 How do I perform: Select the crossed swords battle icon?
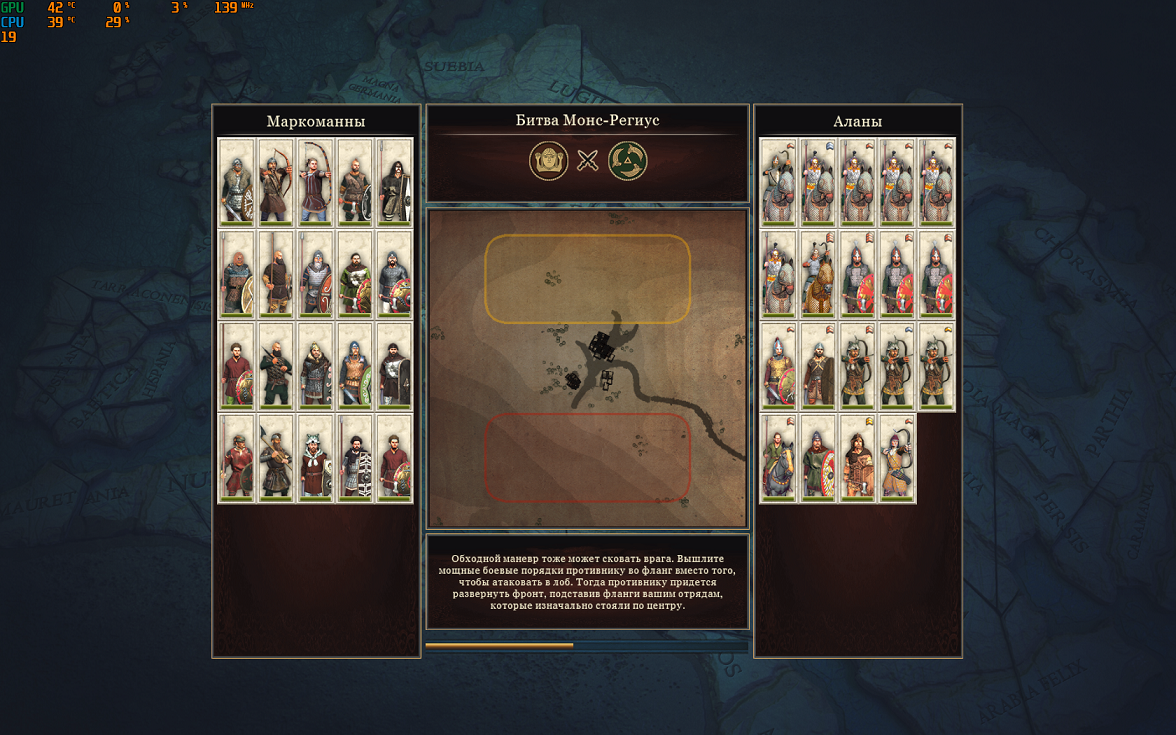coord(588,160)
